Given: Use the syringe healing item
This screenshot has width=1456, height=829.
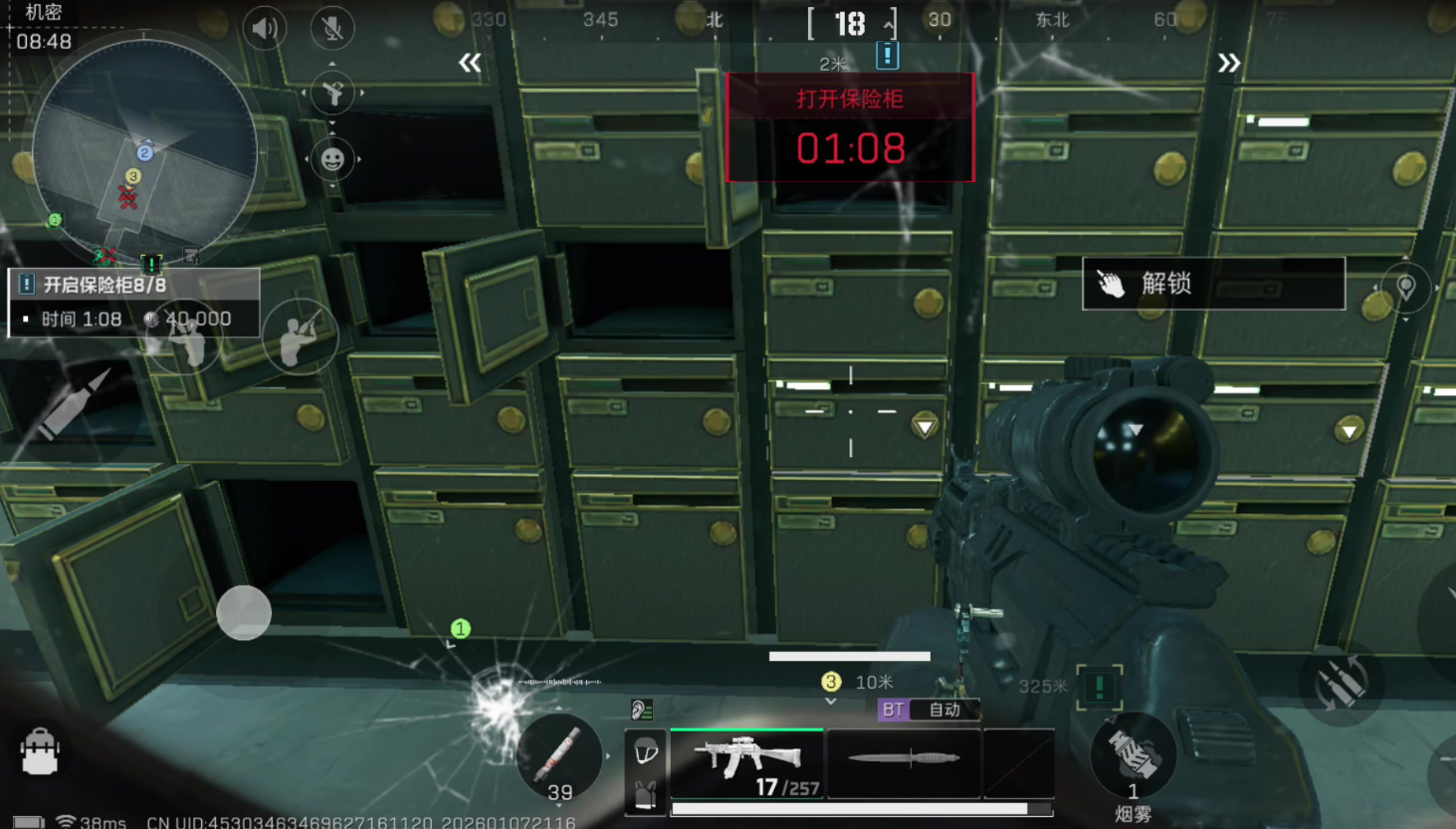Looking at the screenshot, I should coord(558,758).
